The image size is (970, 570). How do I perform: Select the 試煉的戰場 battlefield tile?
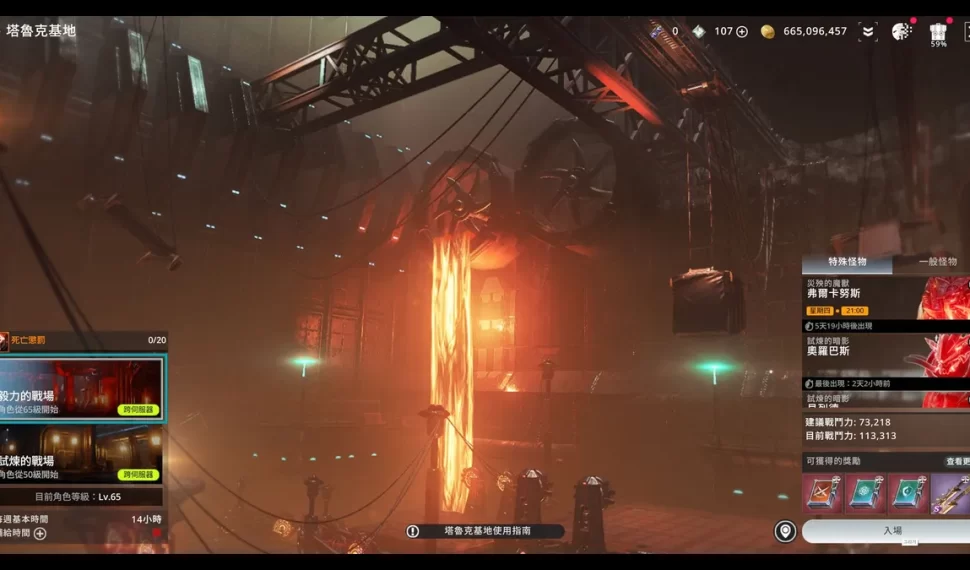[x=82, y=454]
